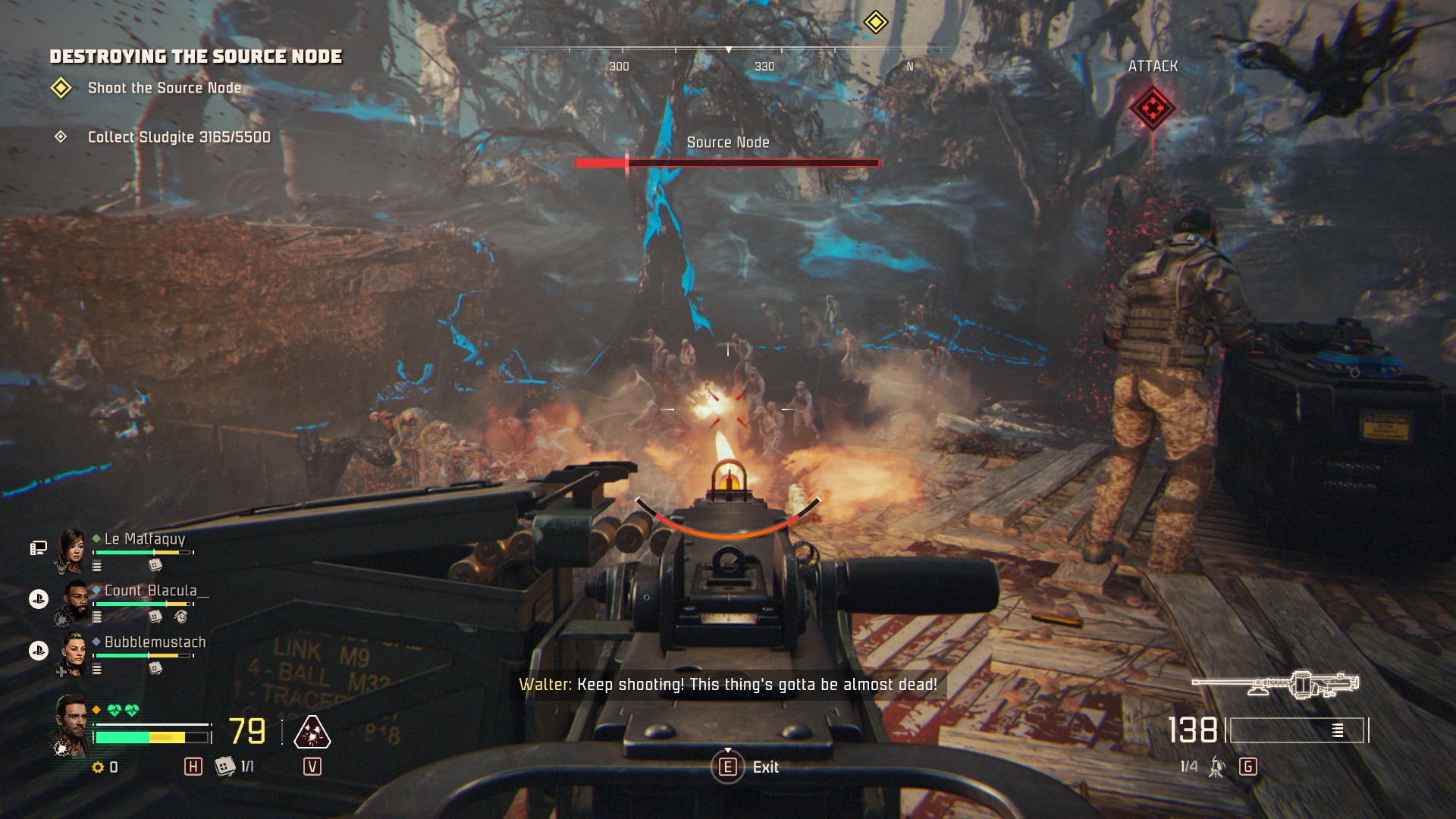Image resolution: width=1456 pixels, height=819 pixels.
Task: Expand Bubblemustach's status list icon
Action: (97, 667)
